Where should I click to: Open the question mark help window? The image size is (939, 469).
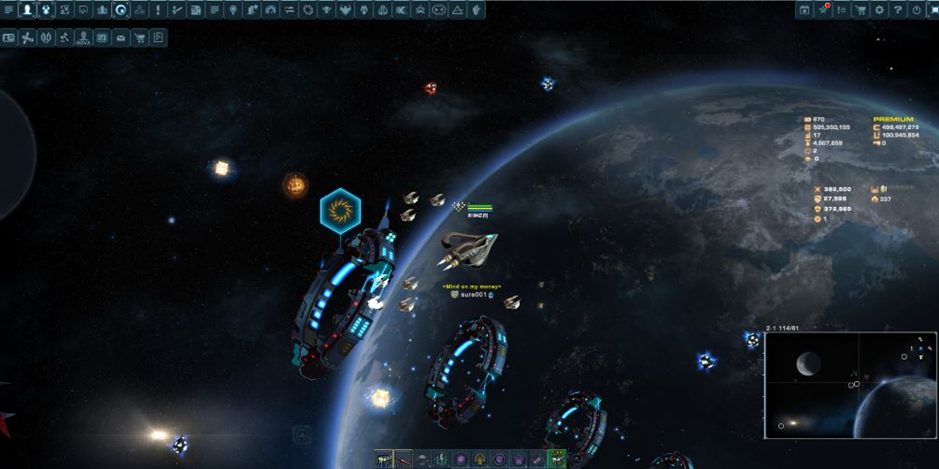coord(898,10)
